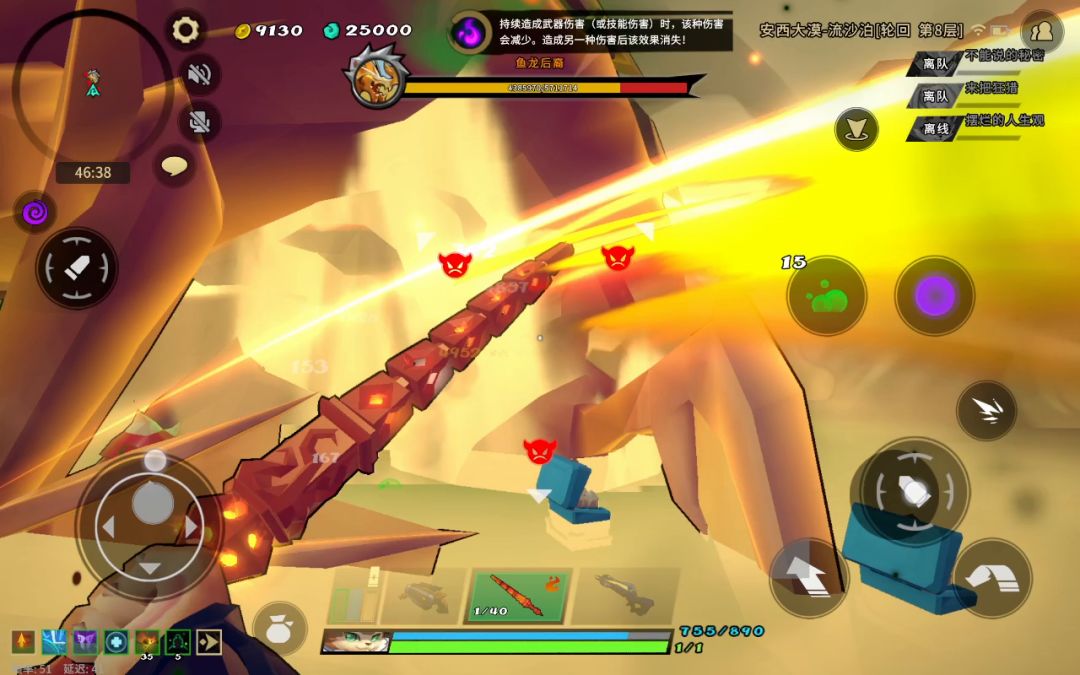The image size is (1080, 675).
Task: Expand the buff icons arrow
Action: pos(208,642)
